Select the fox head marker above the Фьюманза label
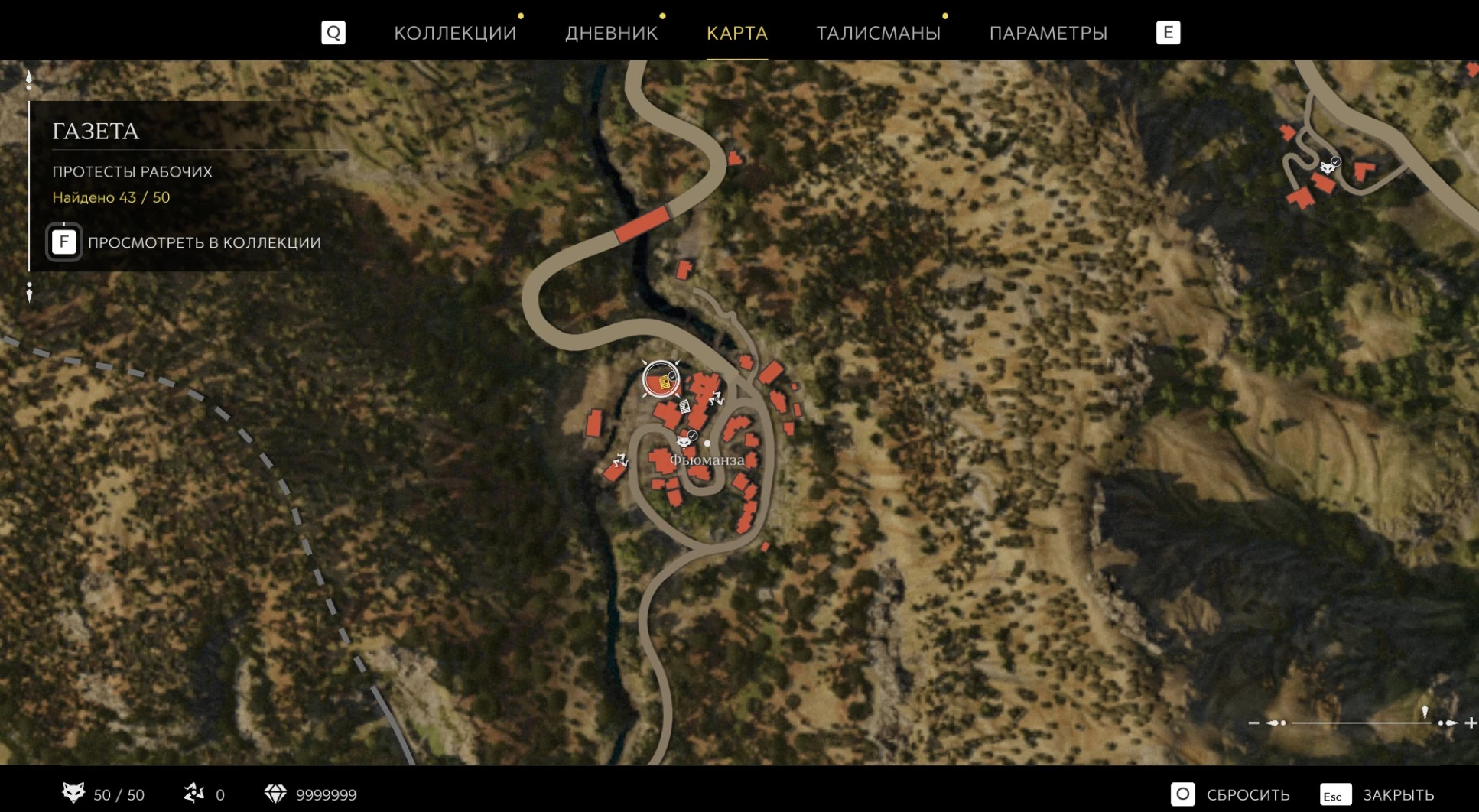This screenshot has width=1479, height=812. [685, 440]
